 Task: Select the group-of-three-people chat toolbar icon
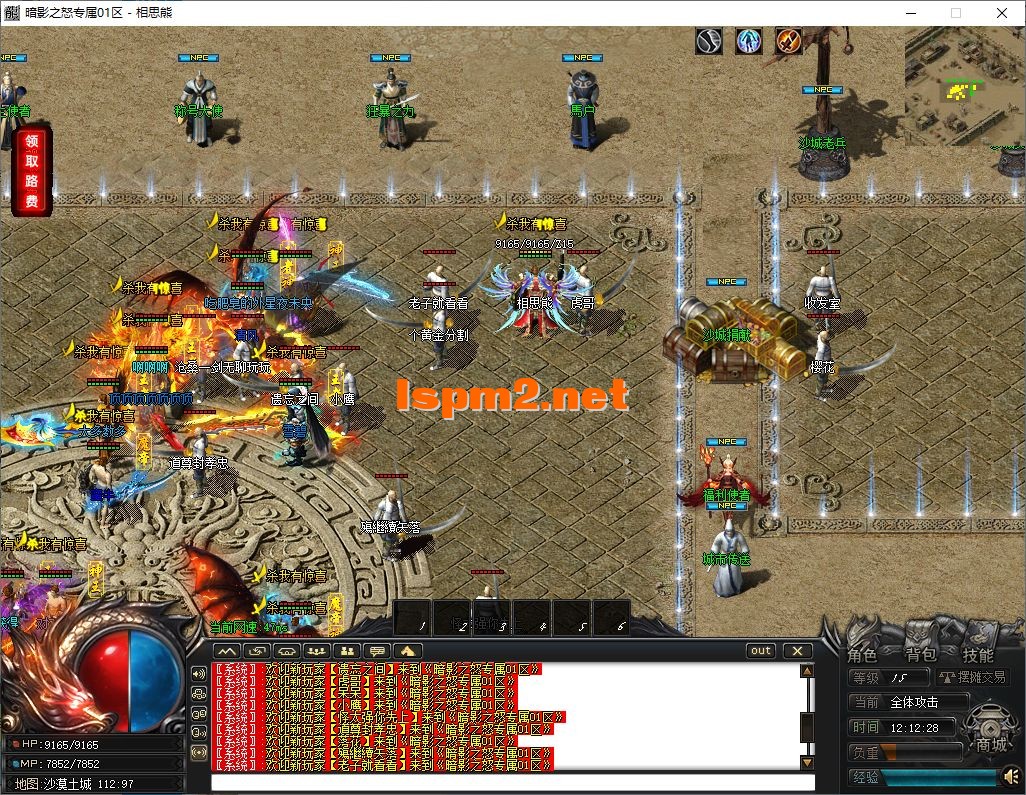pyautogui.click(x=318, y=651)
